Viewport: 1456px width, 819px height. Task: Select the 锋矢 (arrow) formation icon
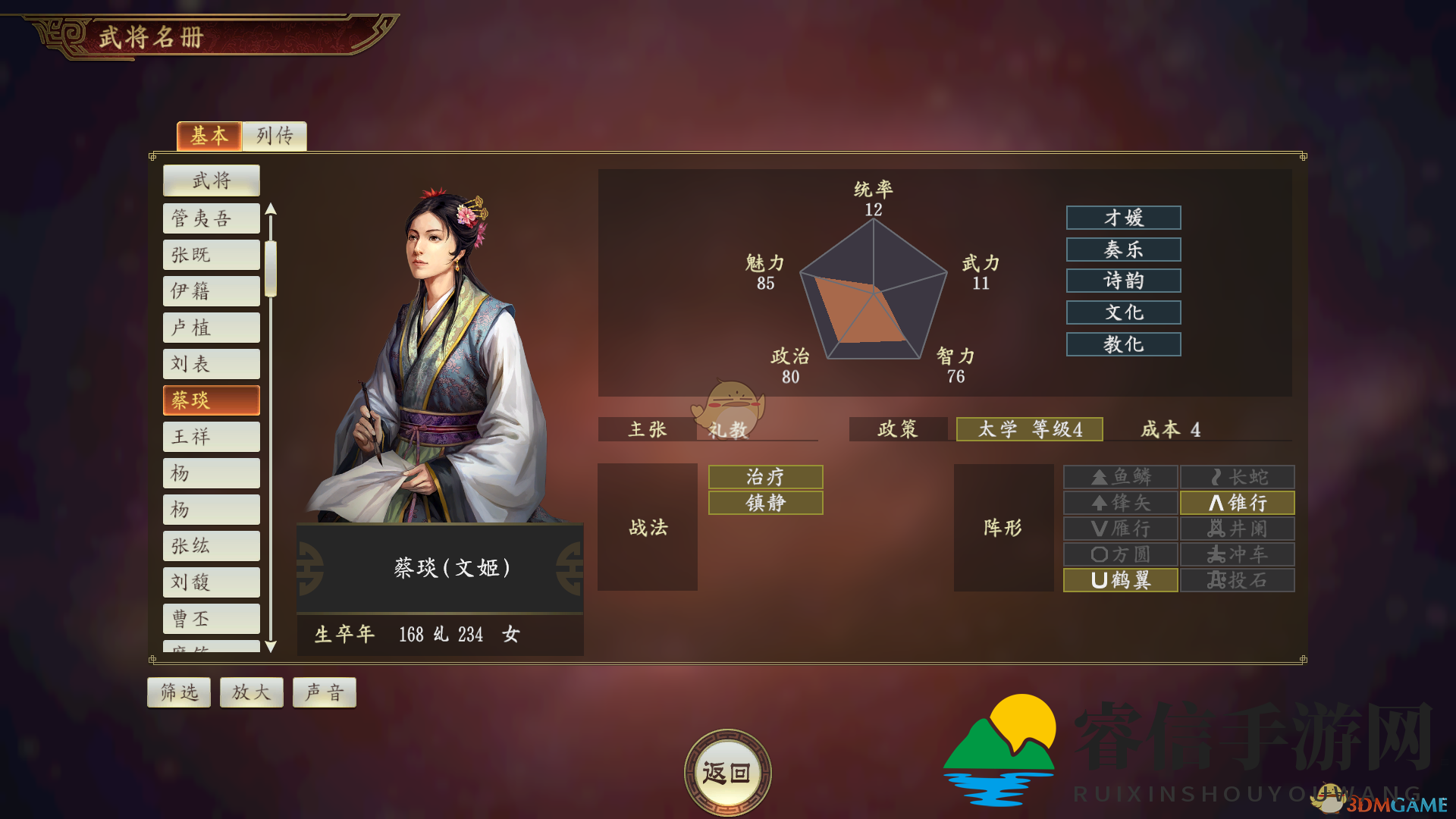(1120, 502)
